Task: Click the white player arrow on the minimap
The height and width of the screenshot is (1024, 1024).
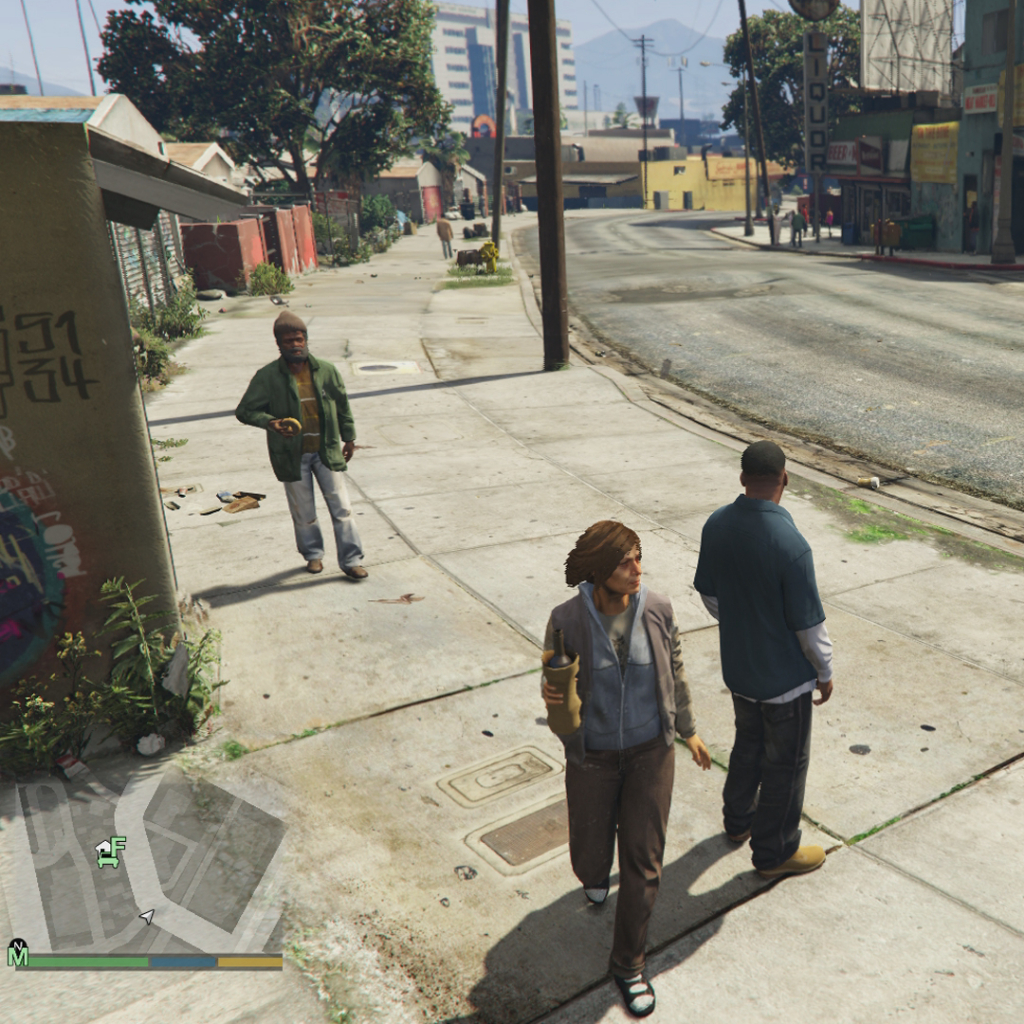Action: (147, 915)
